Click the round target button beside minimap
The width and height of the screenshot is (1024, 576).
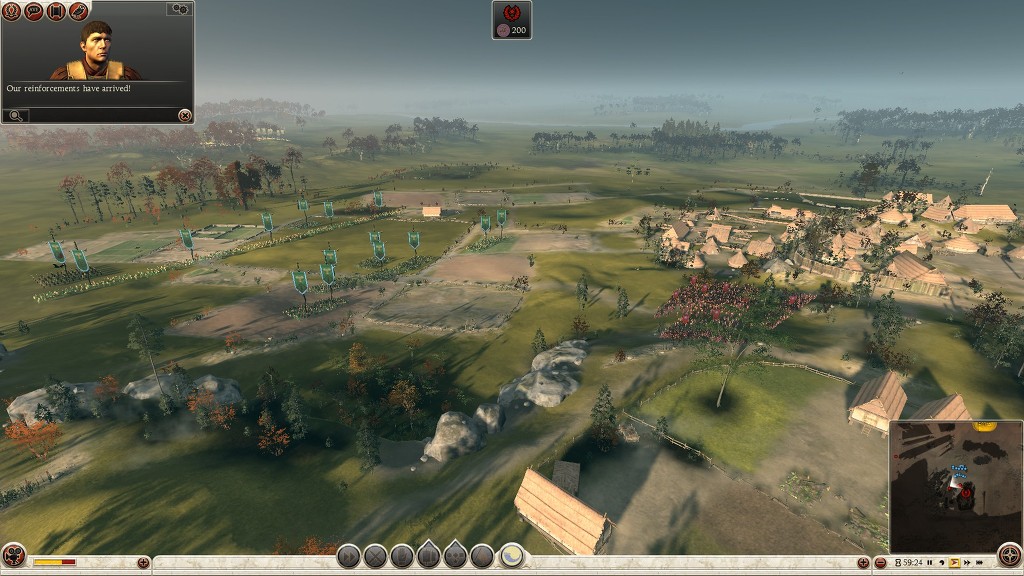(x=1010, y=556)
